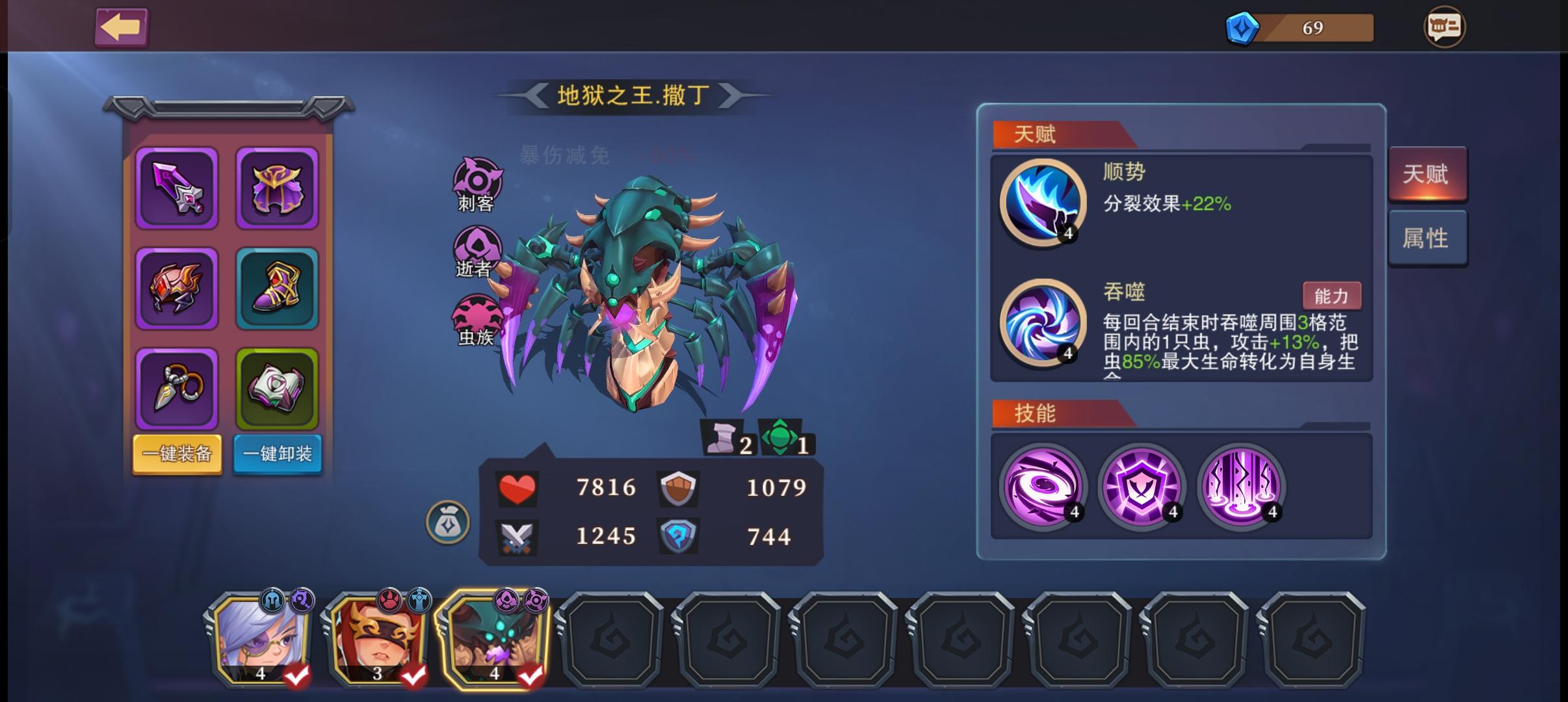This screenshot has height=702, width=1568.
Task: Switch to the 天赋 tab
Action: pos(1428,173)
